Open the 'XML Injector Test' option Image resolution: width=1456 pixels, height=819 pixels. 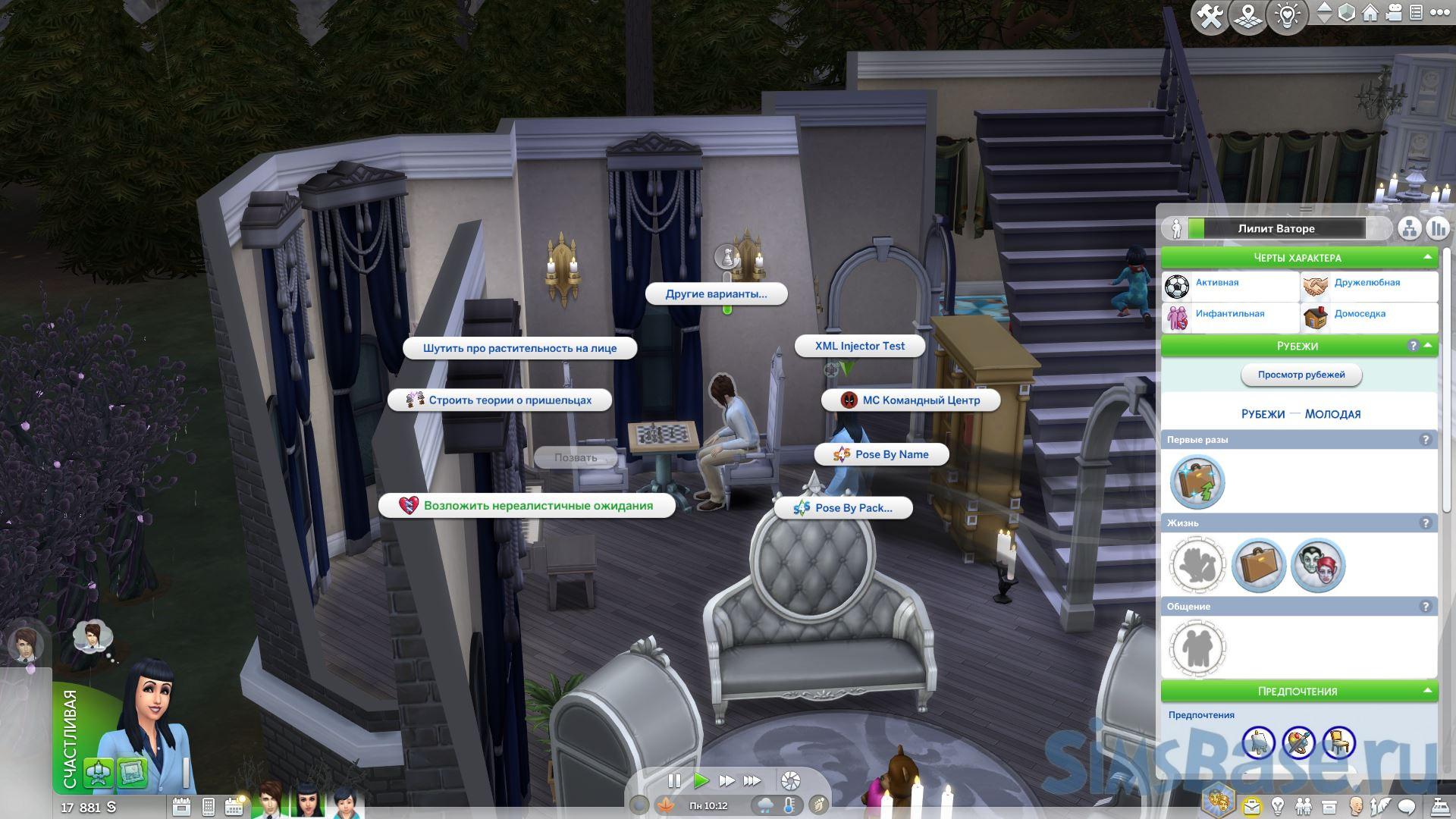point(859,347)
